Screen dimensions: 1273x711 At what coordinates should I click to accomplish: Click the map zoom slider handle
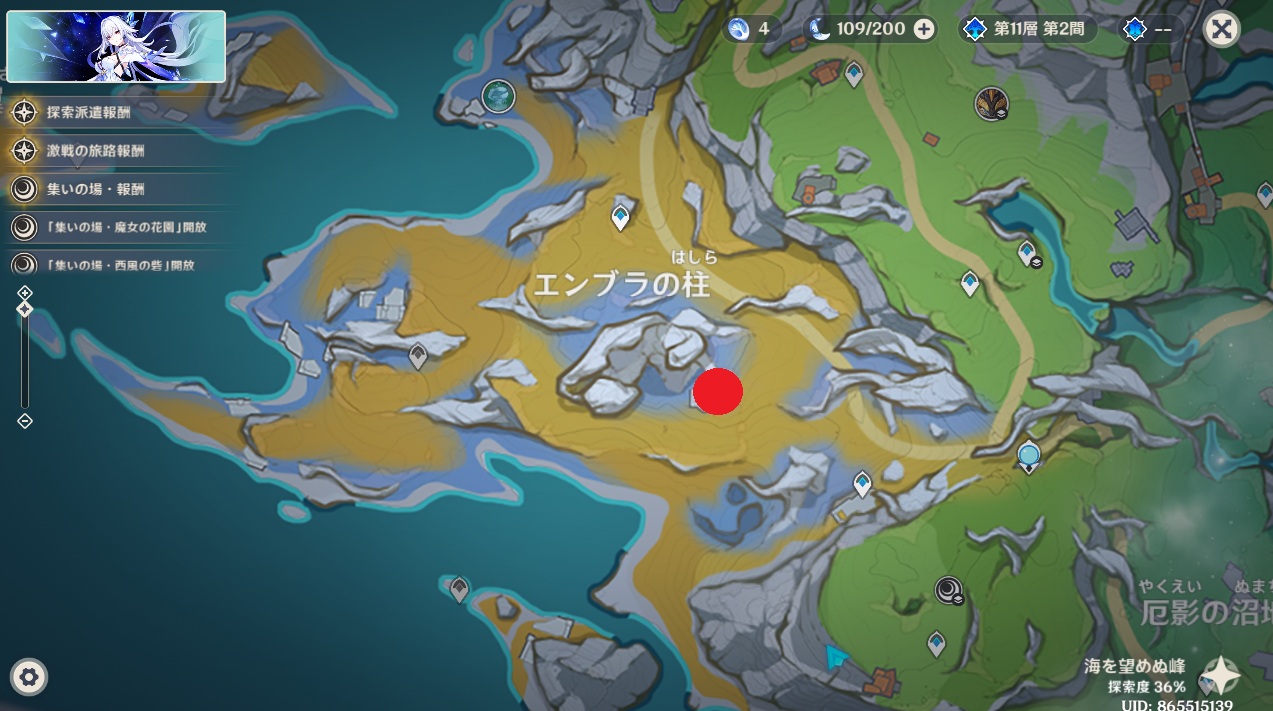coord(25,309)
